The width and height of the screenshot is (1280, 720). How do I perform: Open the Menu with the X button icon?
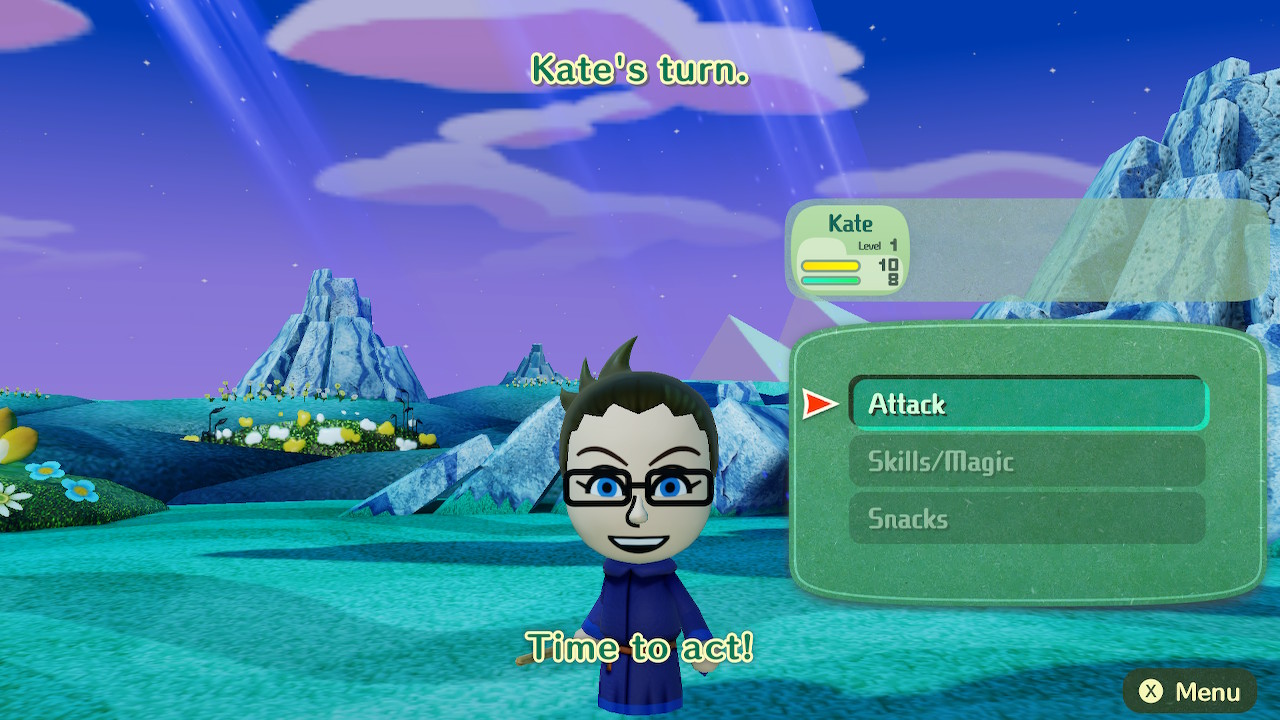tap(1190, 691)
